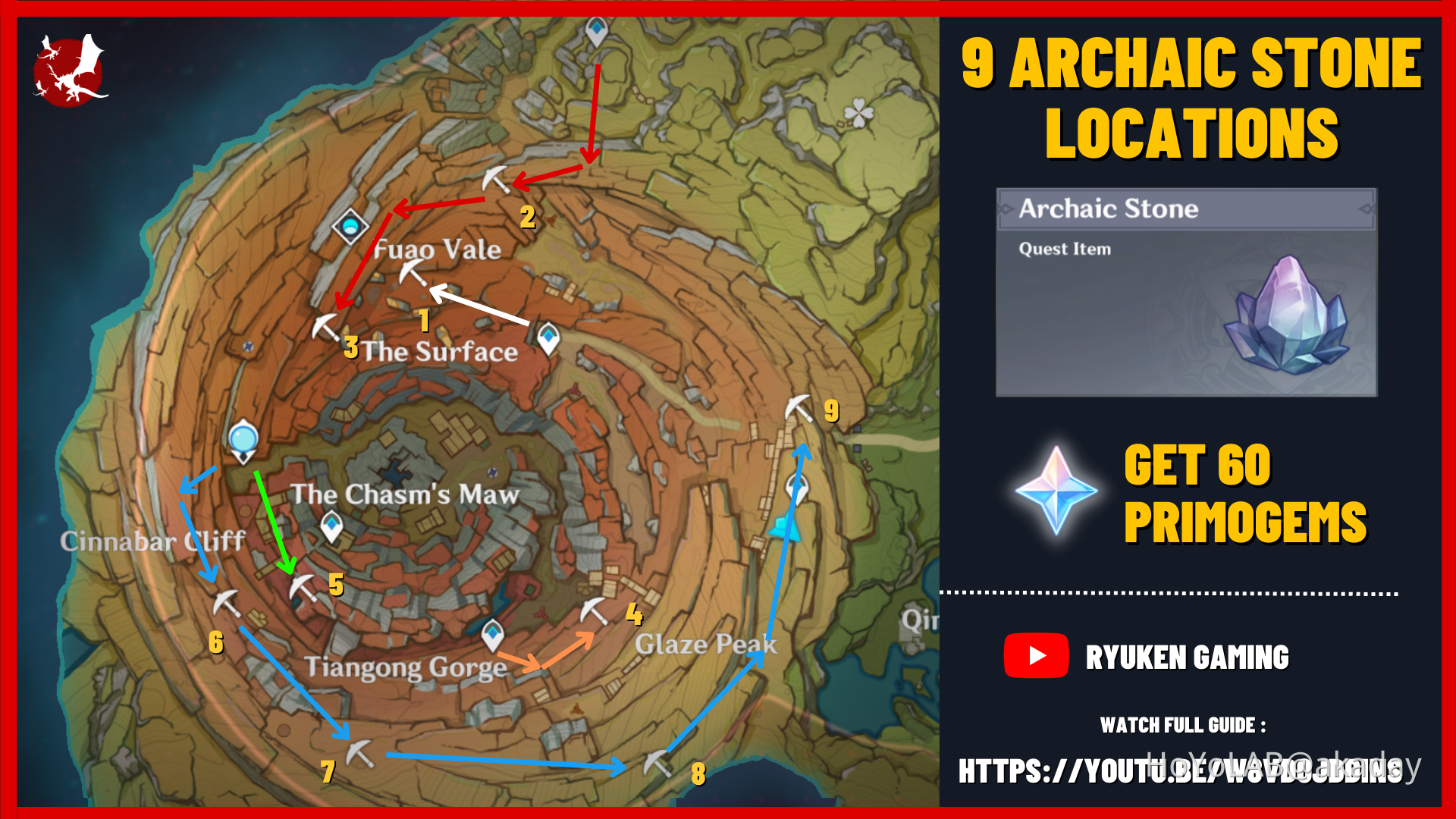
Task: Click the teleport waypoint below The Chasm's Maw
Action: [331, 525]
